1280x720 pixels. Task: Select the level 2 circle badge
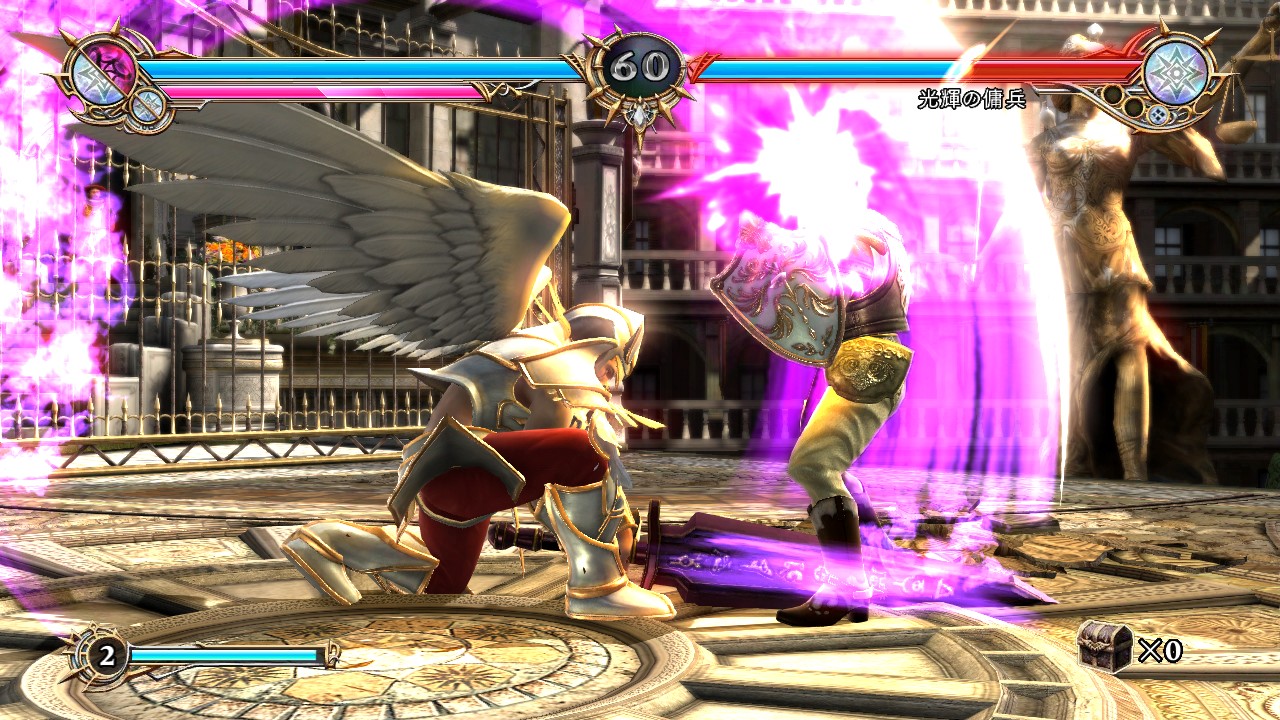[x=107, y=655]
